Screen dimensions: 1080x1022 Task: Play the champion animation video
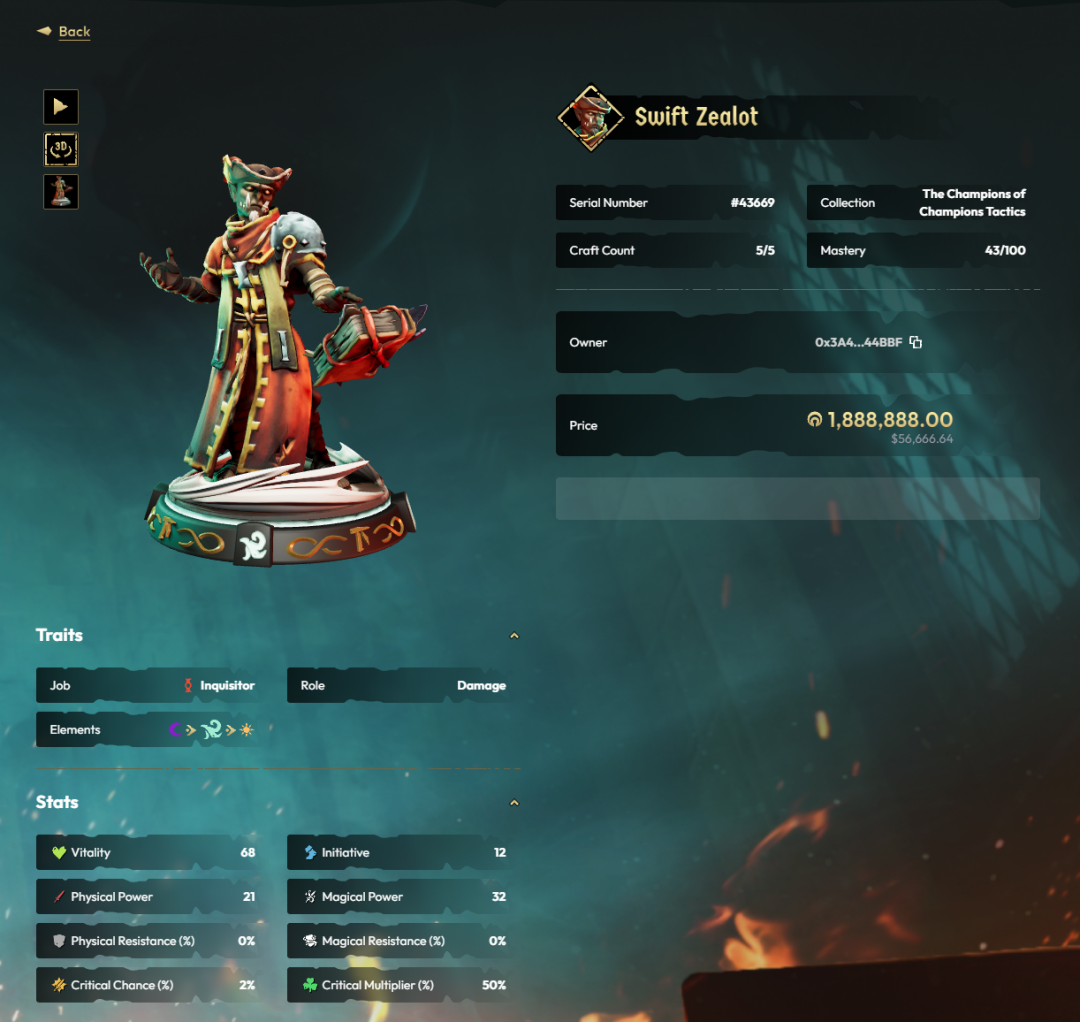pyautogui.click(x=61, y=107)
